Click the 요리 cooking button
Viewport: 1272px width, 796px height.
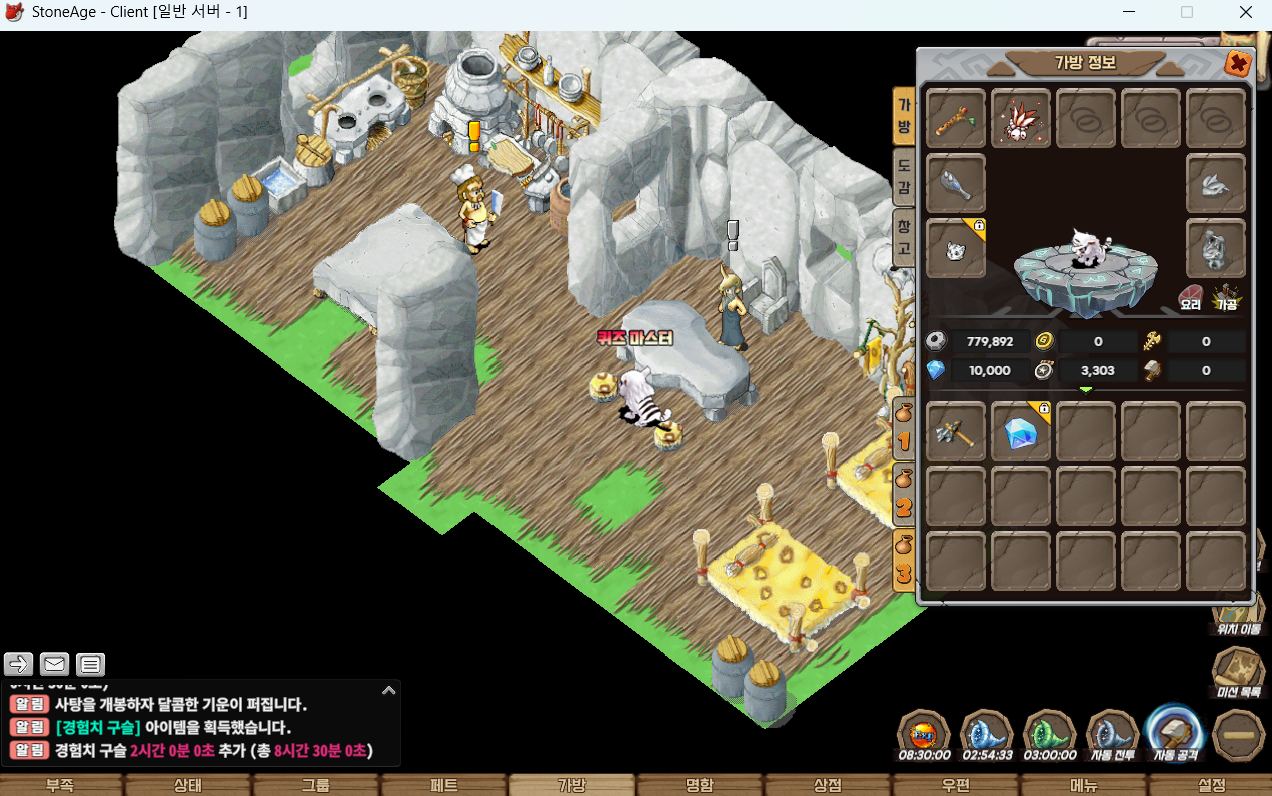coord(1190,297)
